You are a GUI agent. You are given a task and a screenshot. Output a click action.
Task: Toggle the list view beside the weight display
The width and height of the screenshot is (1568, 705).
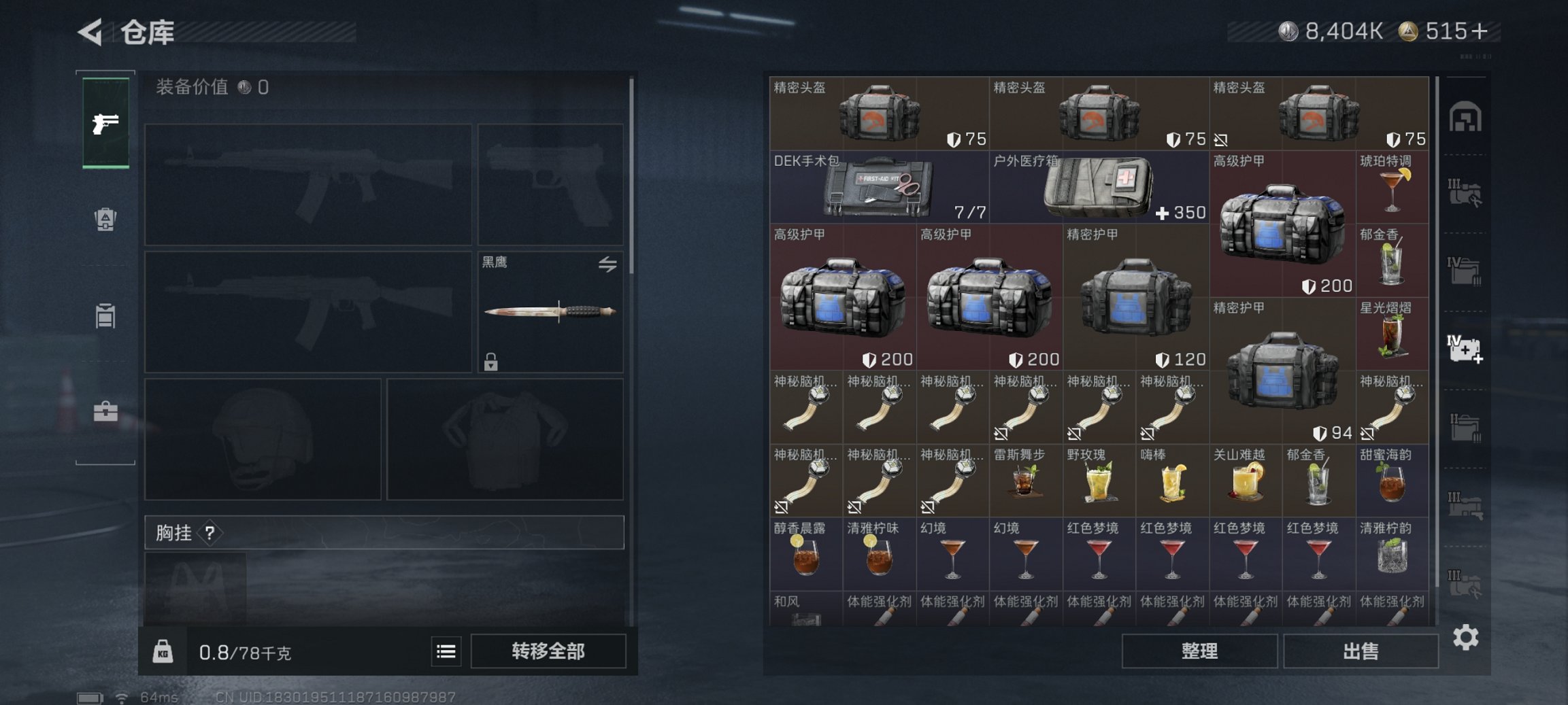click(x=446, y=651)
